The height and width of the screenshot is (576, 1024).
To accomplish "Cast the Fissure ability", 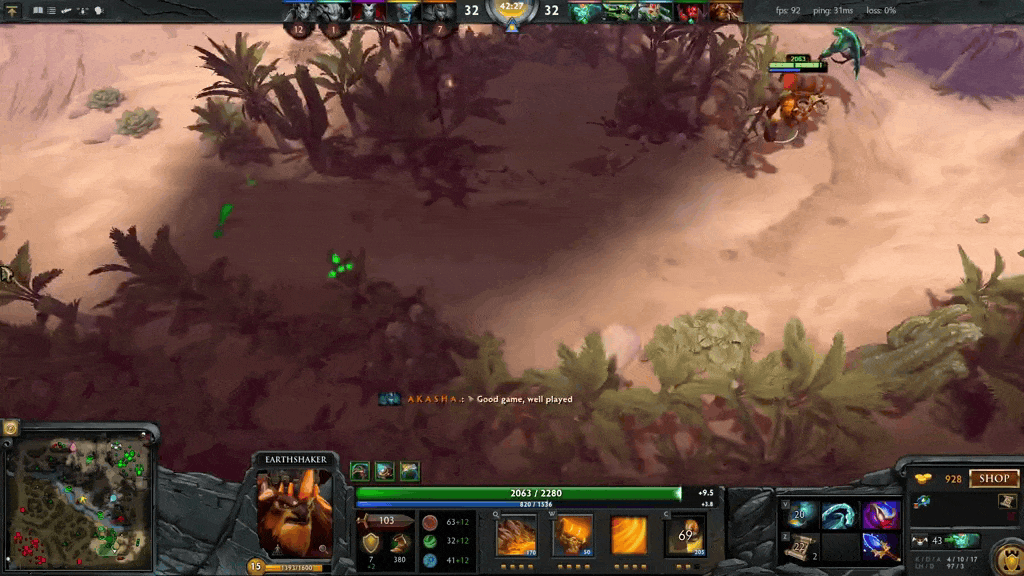I will pos(516,535).
